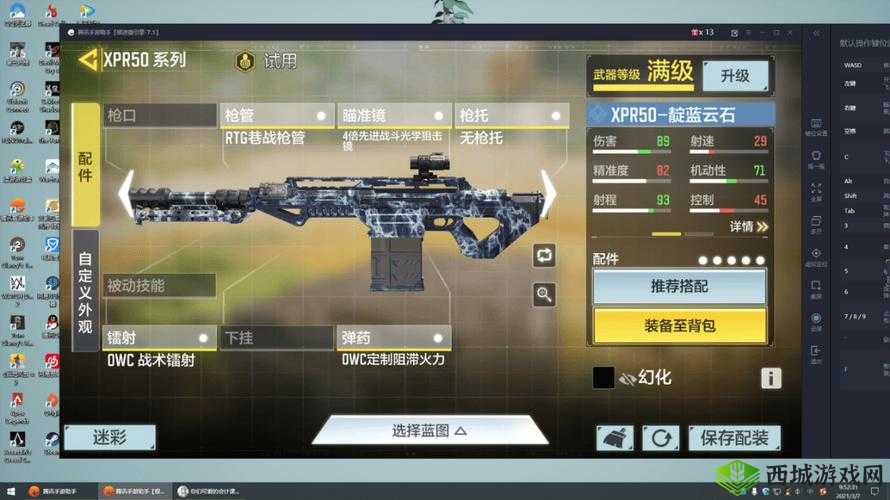Select the 配件 attachments tab
This screenshot has height=500, width=890.
[86, 164]
